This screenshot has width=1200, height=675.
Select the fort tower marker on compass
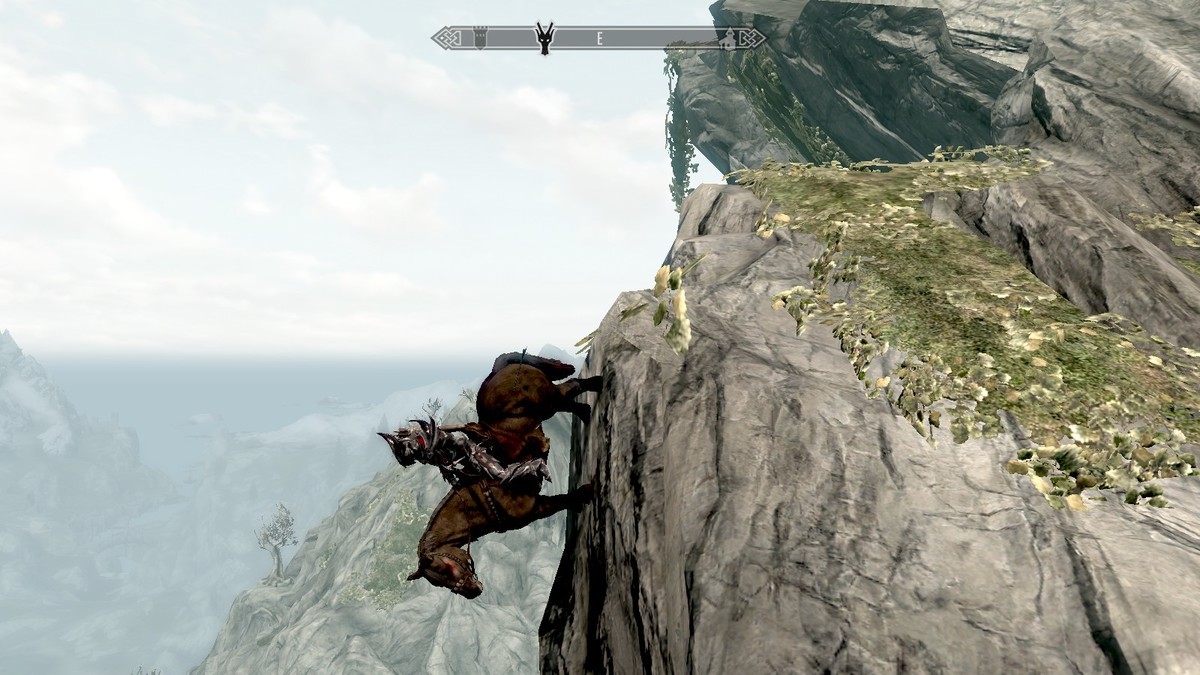(480, 38)
